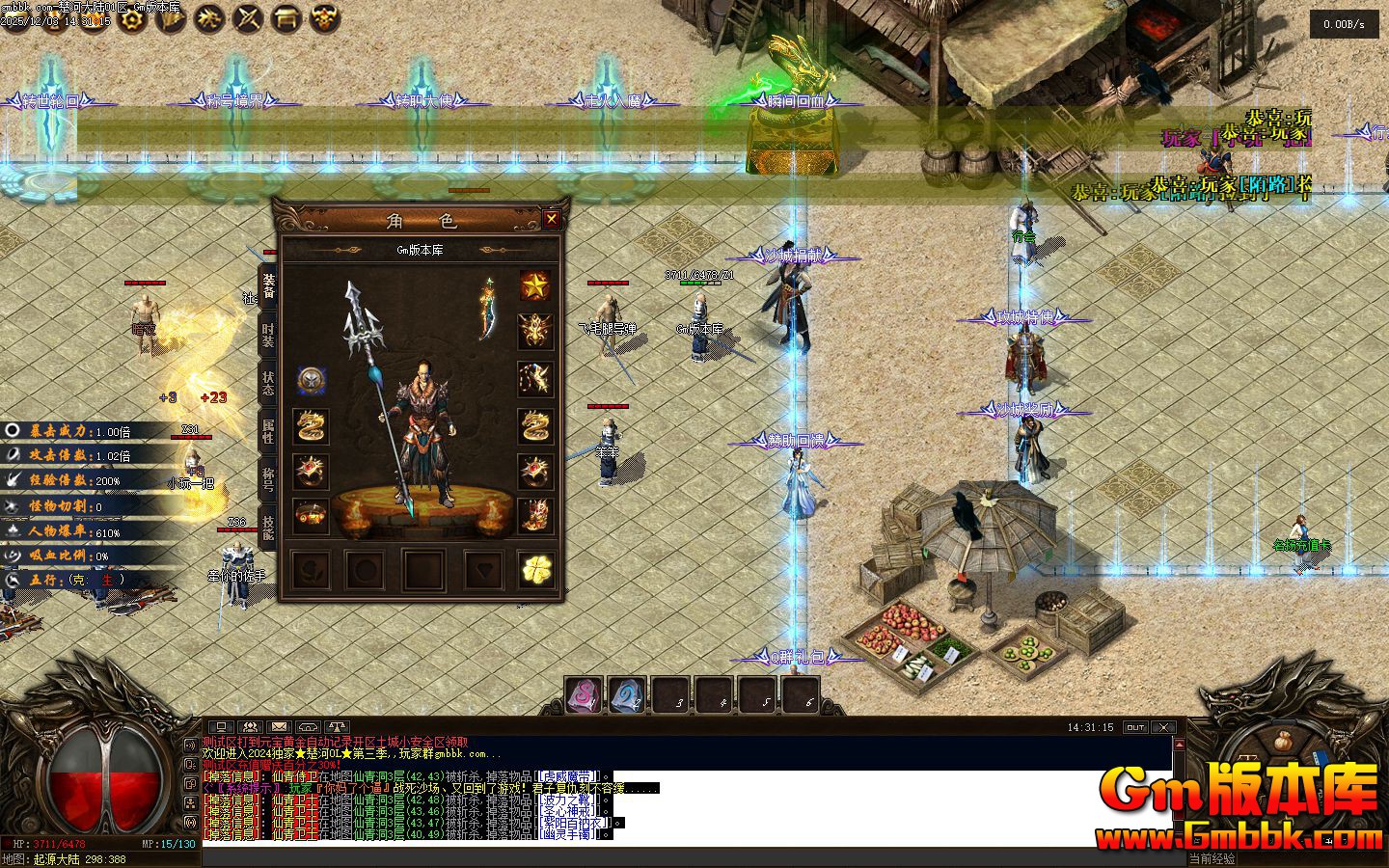Open the envelope mail button above chat

pyautogui.click(x=279, y=727)
